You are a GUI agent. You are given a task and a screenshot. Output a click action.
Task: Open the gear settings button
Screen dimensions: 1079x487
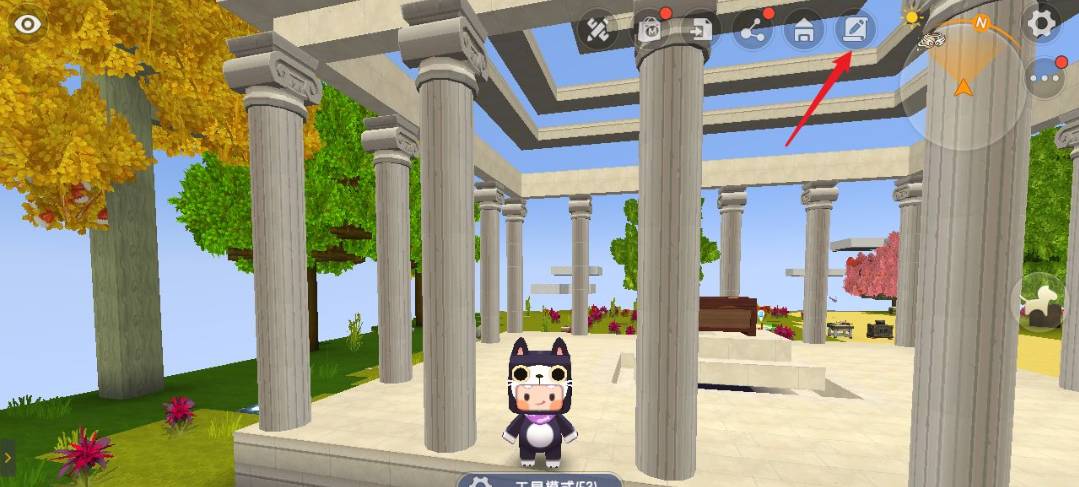[x=1042, y=23]
